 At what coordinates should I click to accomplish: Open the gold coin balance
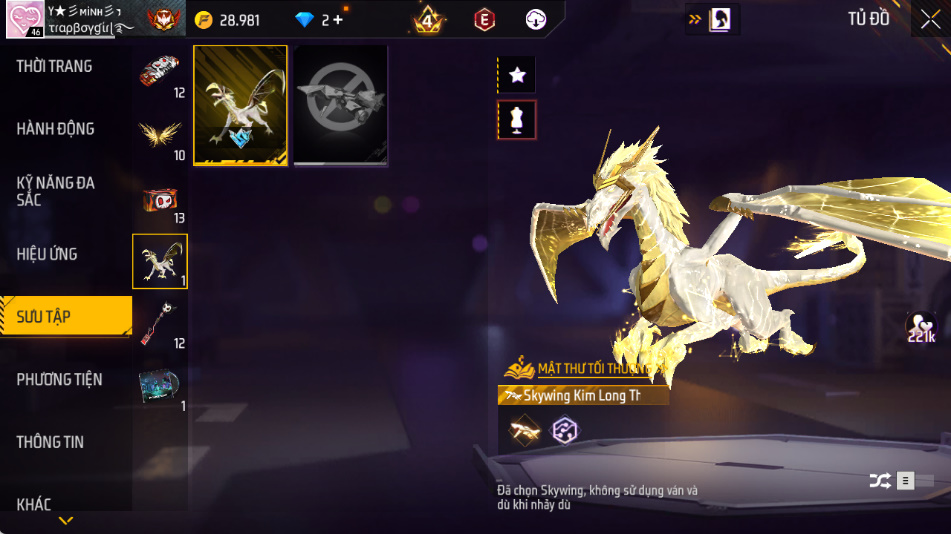(228, 20)
